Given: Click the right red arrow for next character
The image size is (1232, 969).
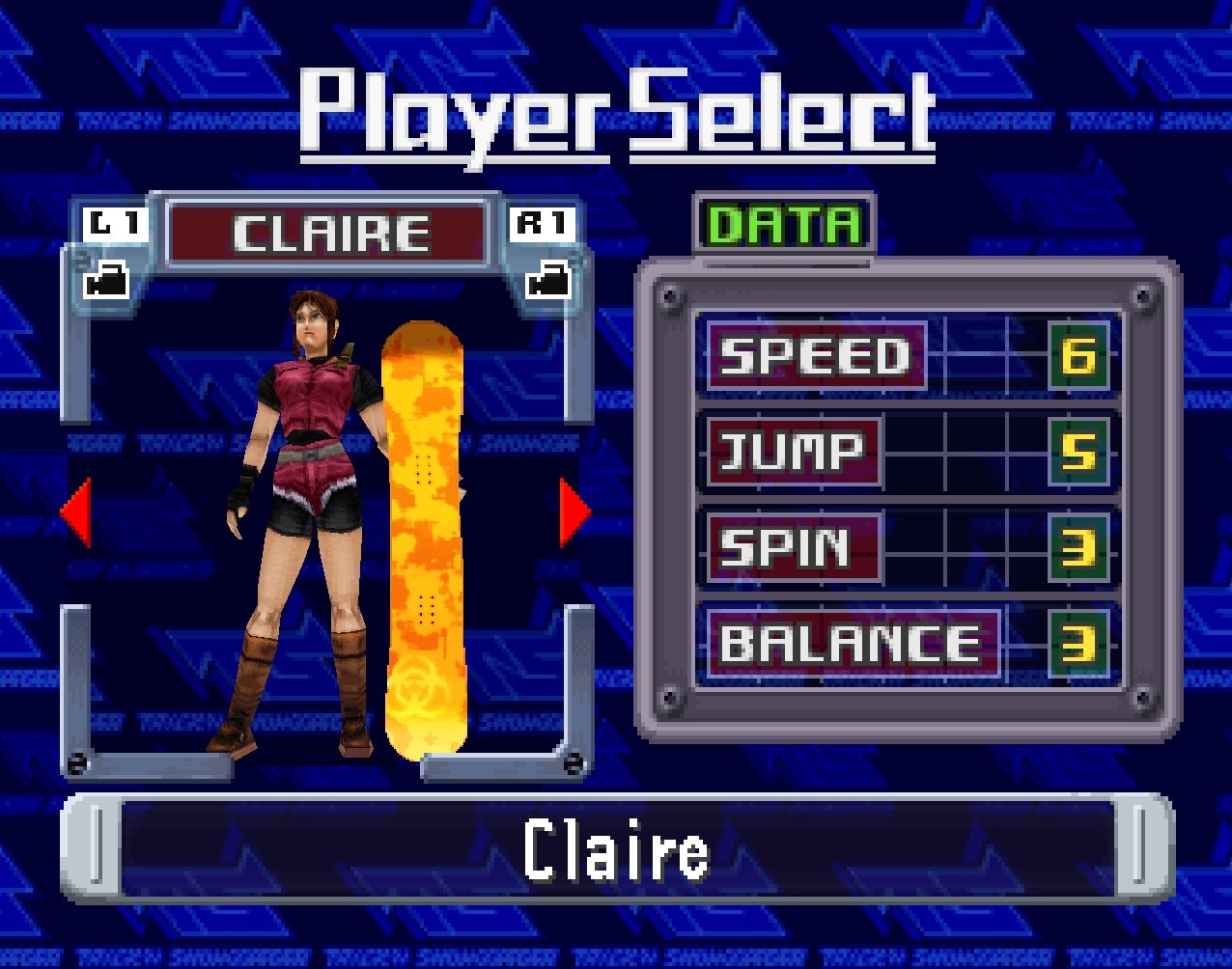Looking at the screenshot, I should coord(574,512).
